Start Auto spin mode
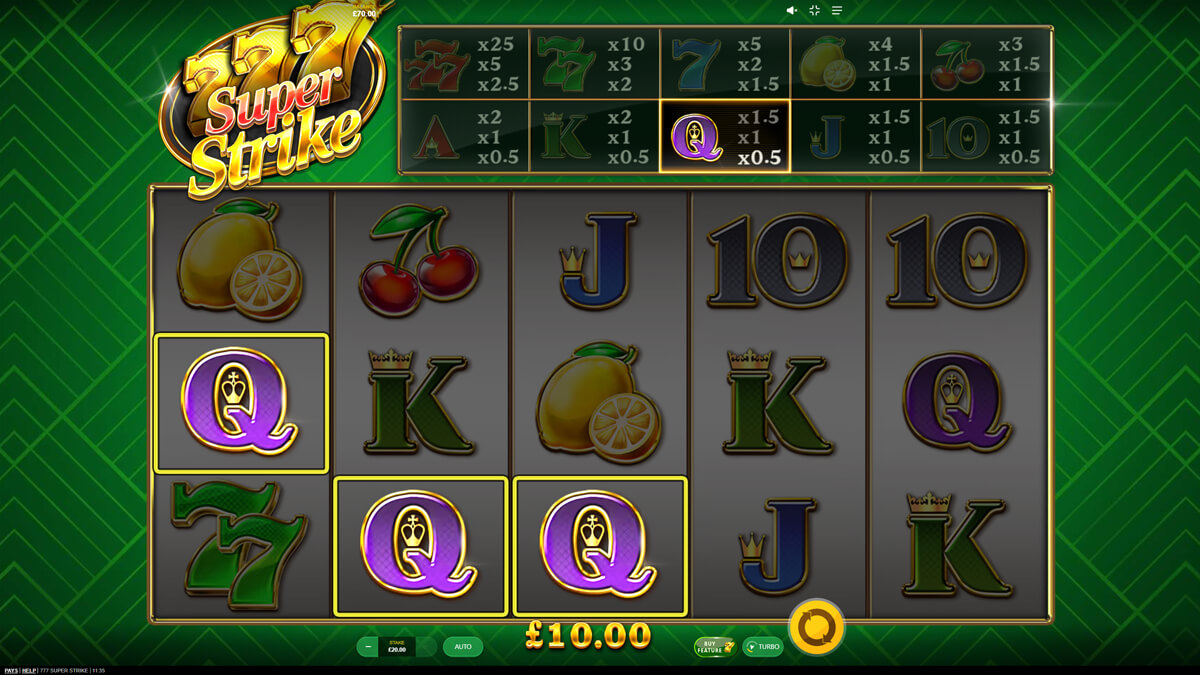This screenshot has height=675, width=1200. tap(463, 647)
